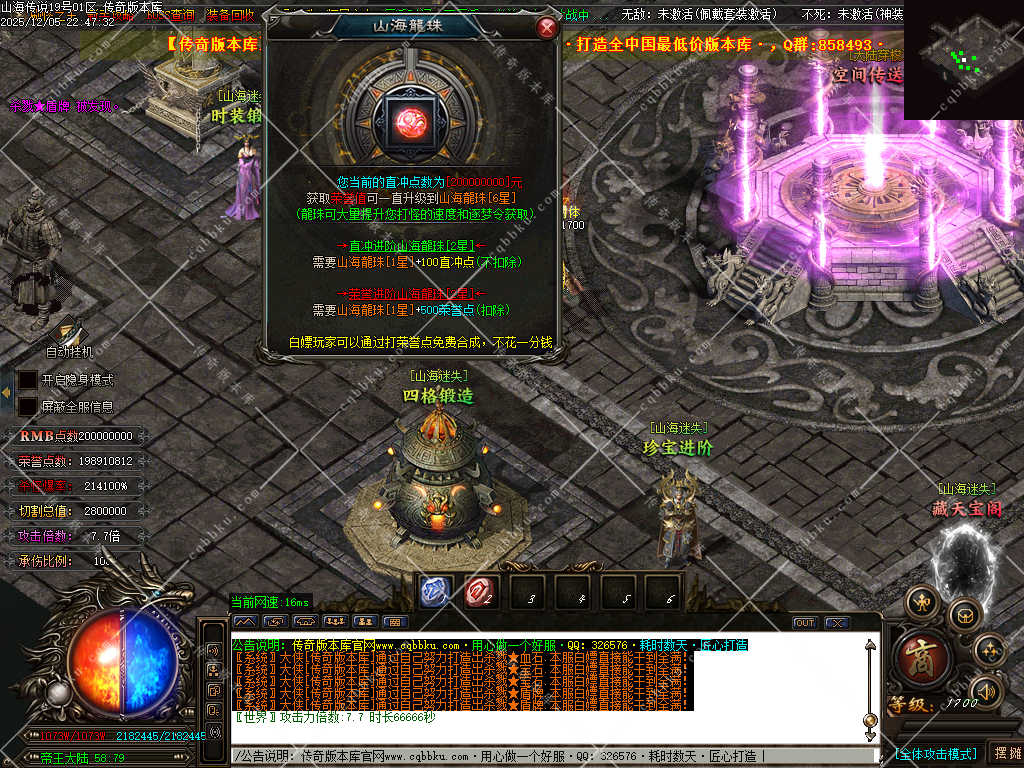Toggle the 开启隐身模式 checkbox
The width and height of the screenshot is (1024, 768).
(x=28, y=380)
